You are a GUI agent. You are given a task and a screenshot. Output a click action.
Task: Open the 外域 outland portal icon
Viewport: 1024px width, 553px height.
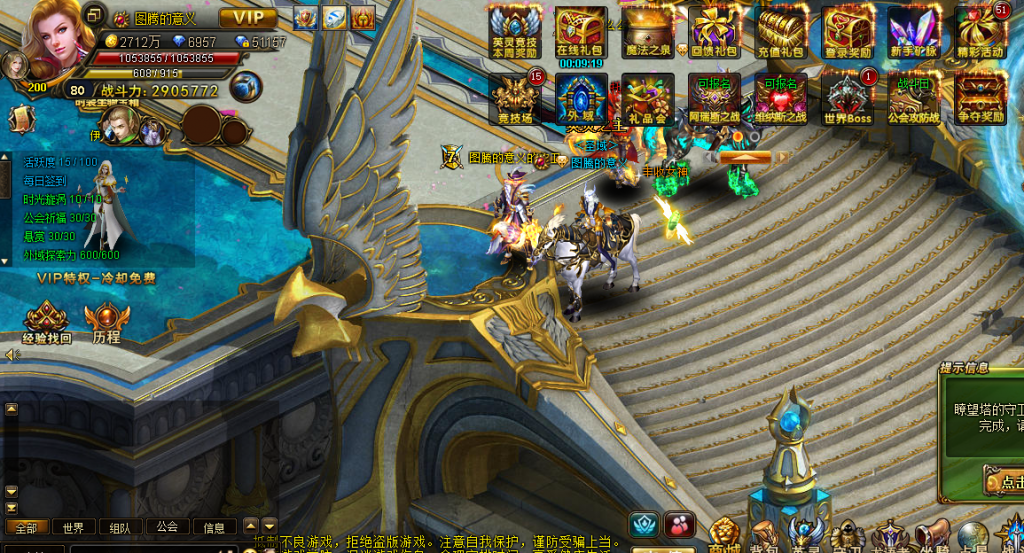tap(581, 98)
